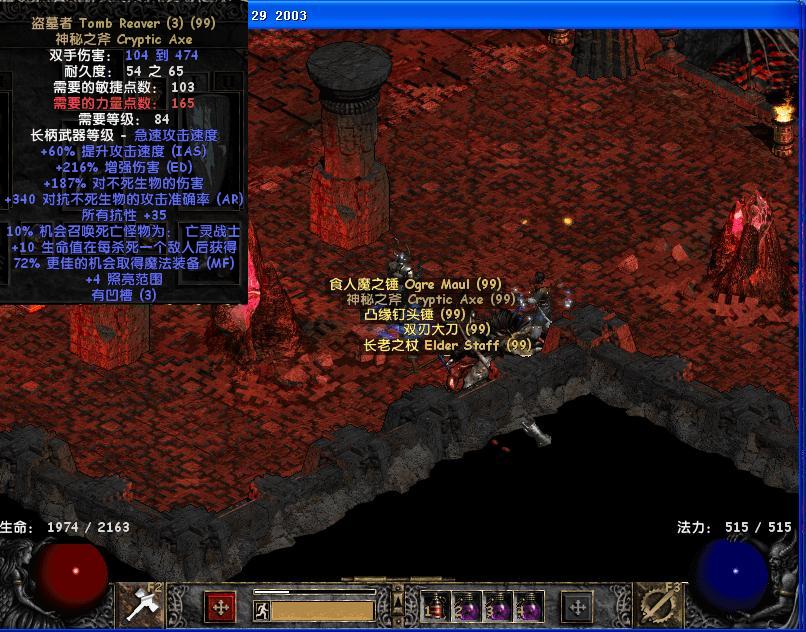Pick up the Ogre Maul item label

click(415, 284)
